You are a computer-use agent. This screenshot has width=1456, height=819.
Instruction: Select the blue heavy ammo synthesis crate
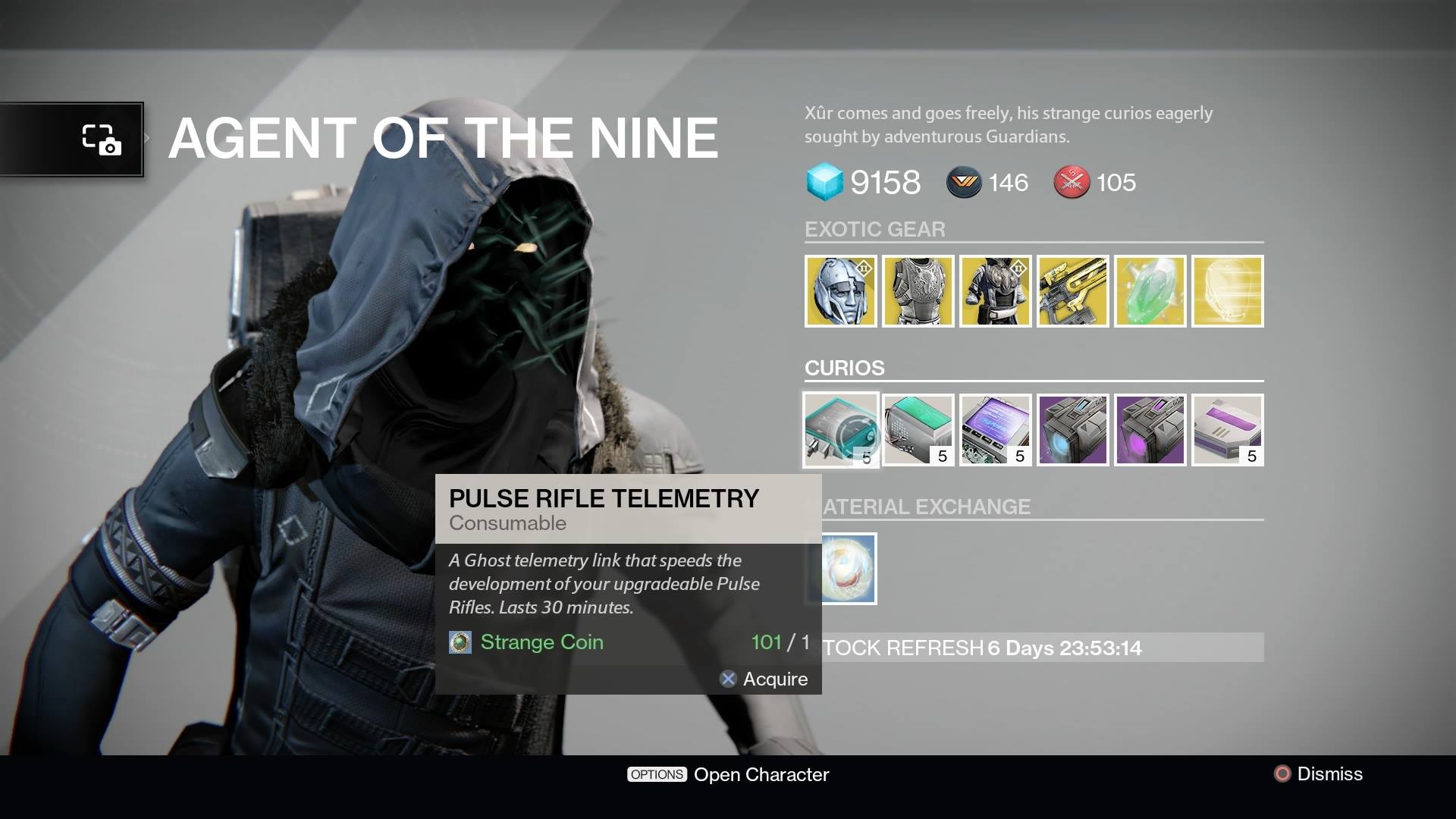coord(1073,430)
